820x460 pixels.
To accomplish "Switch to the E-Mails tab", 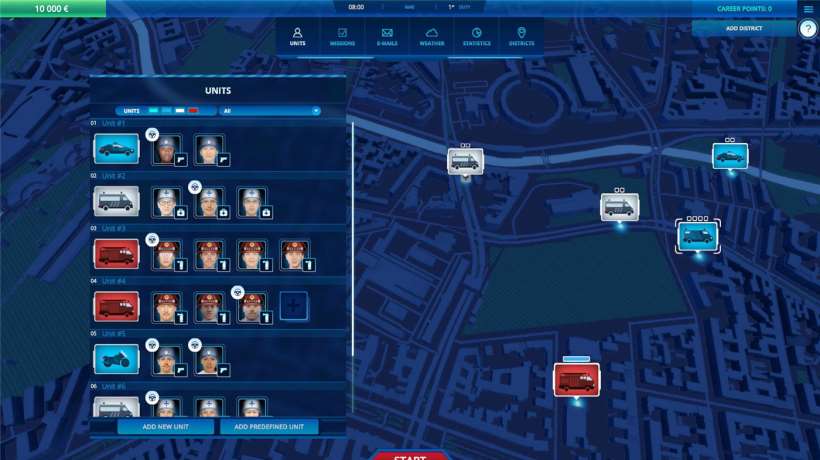I will pos(386,36).
